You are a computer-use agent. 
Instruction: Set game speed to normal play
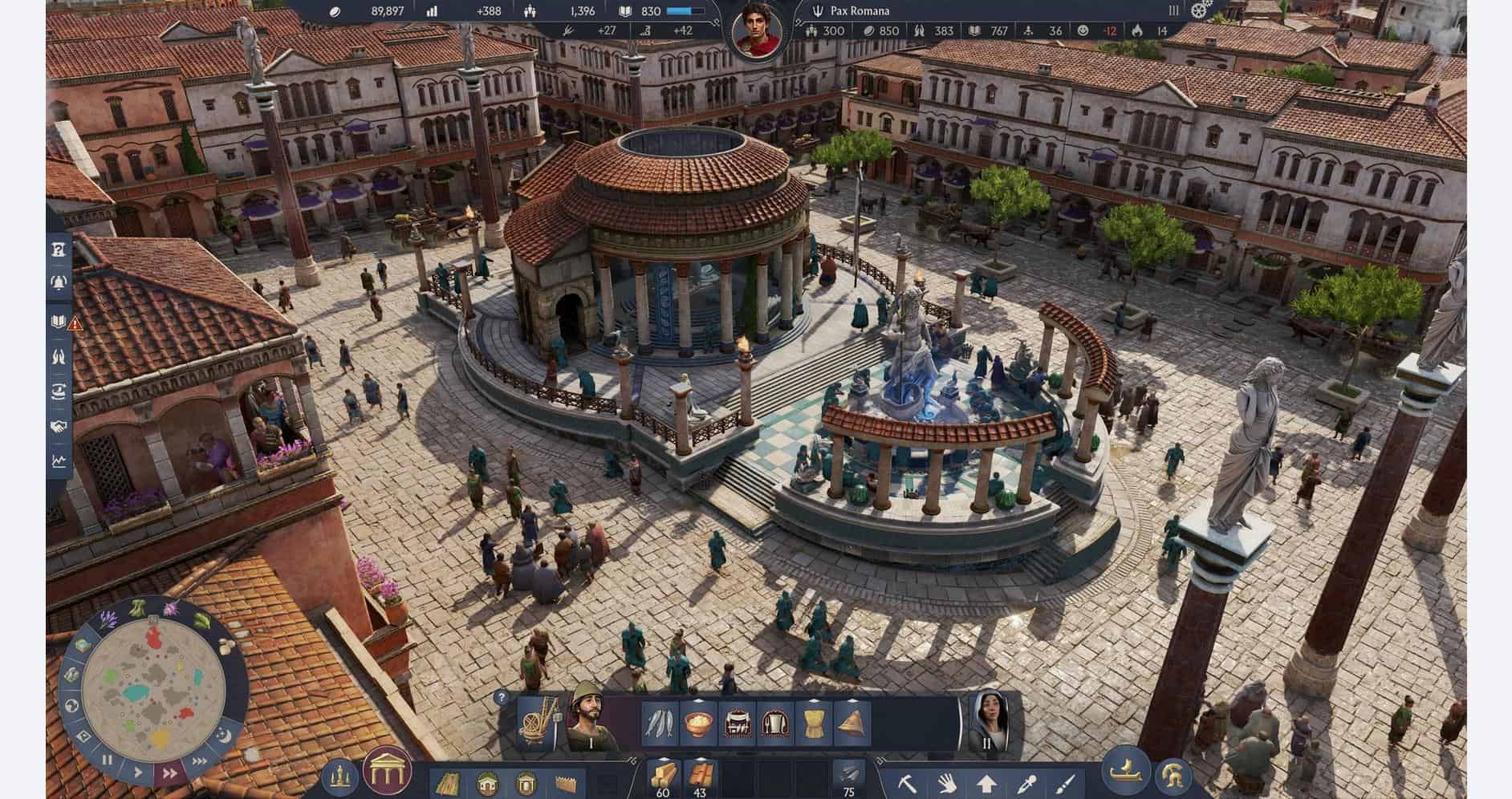(x=138, y=773)
